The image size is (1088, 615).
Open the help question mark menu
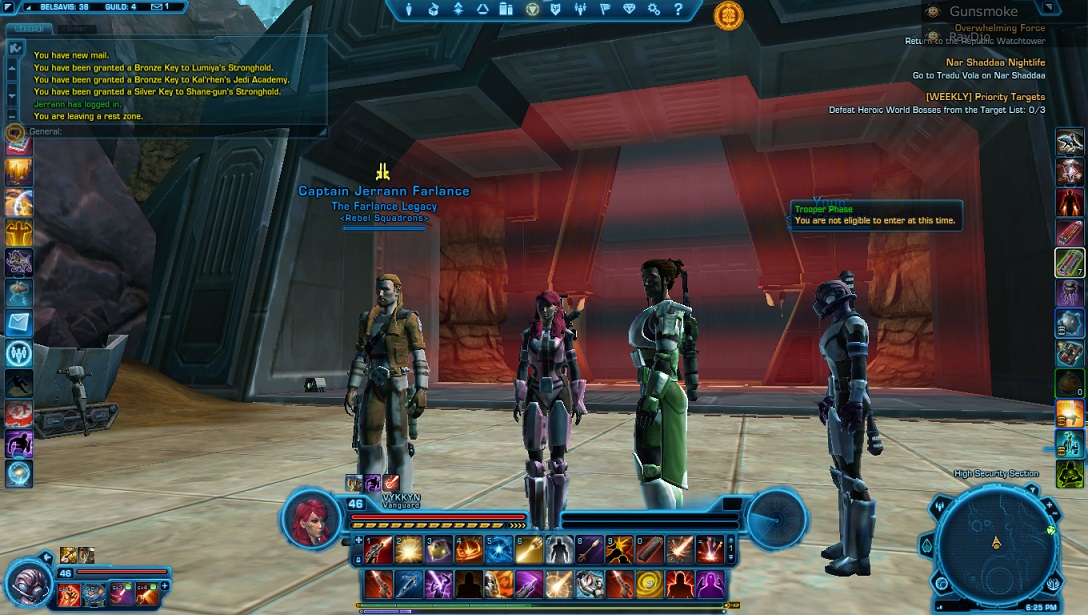pos(678,9)
